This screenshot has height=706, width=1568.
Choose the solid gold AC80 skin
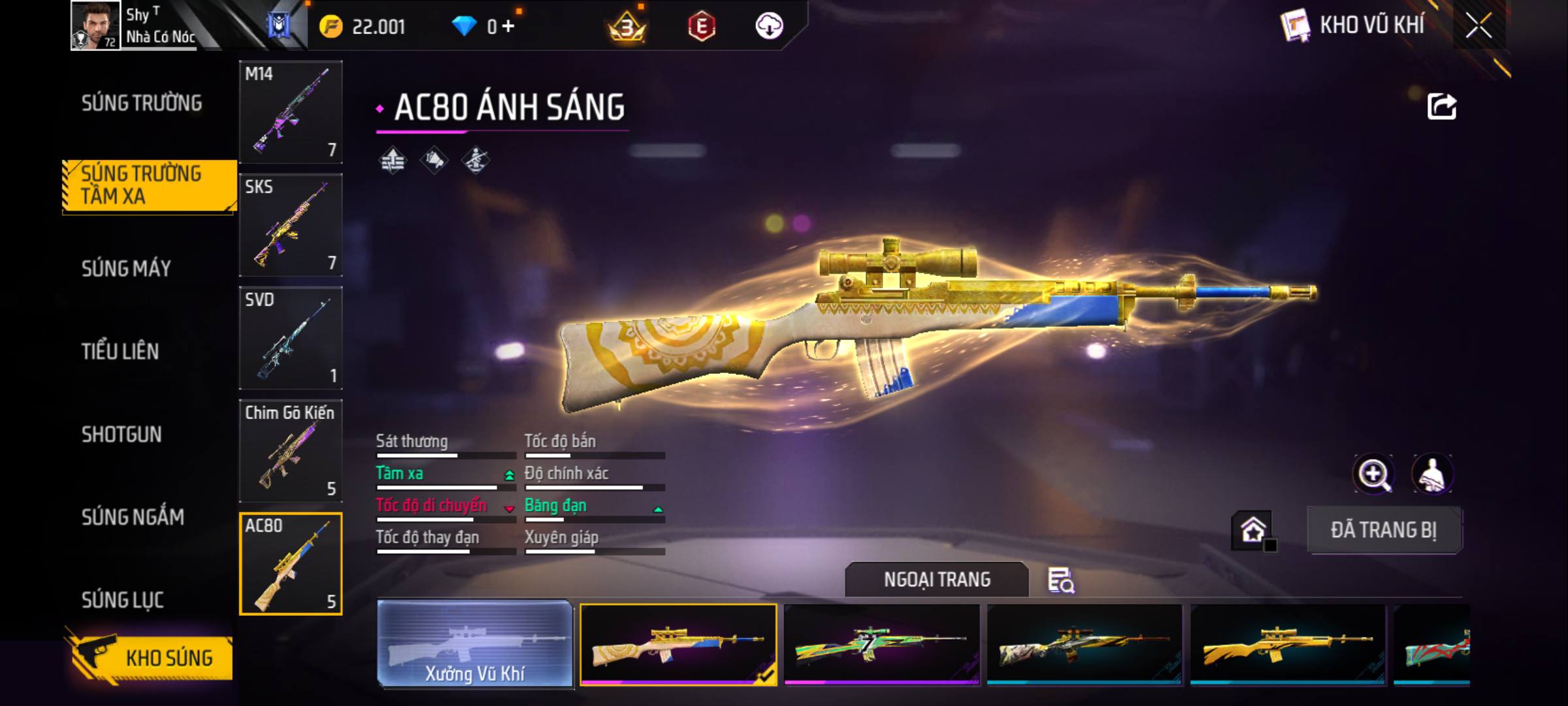pos(1288,644)
